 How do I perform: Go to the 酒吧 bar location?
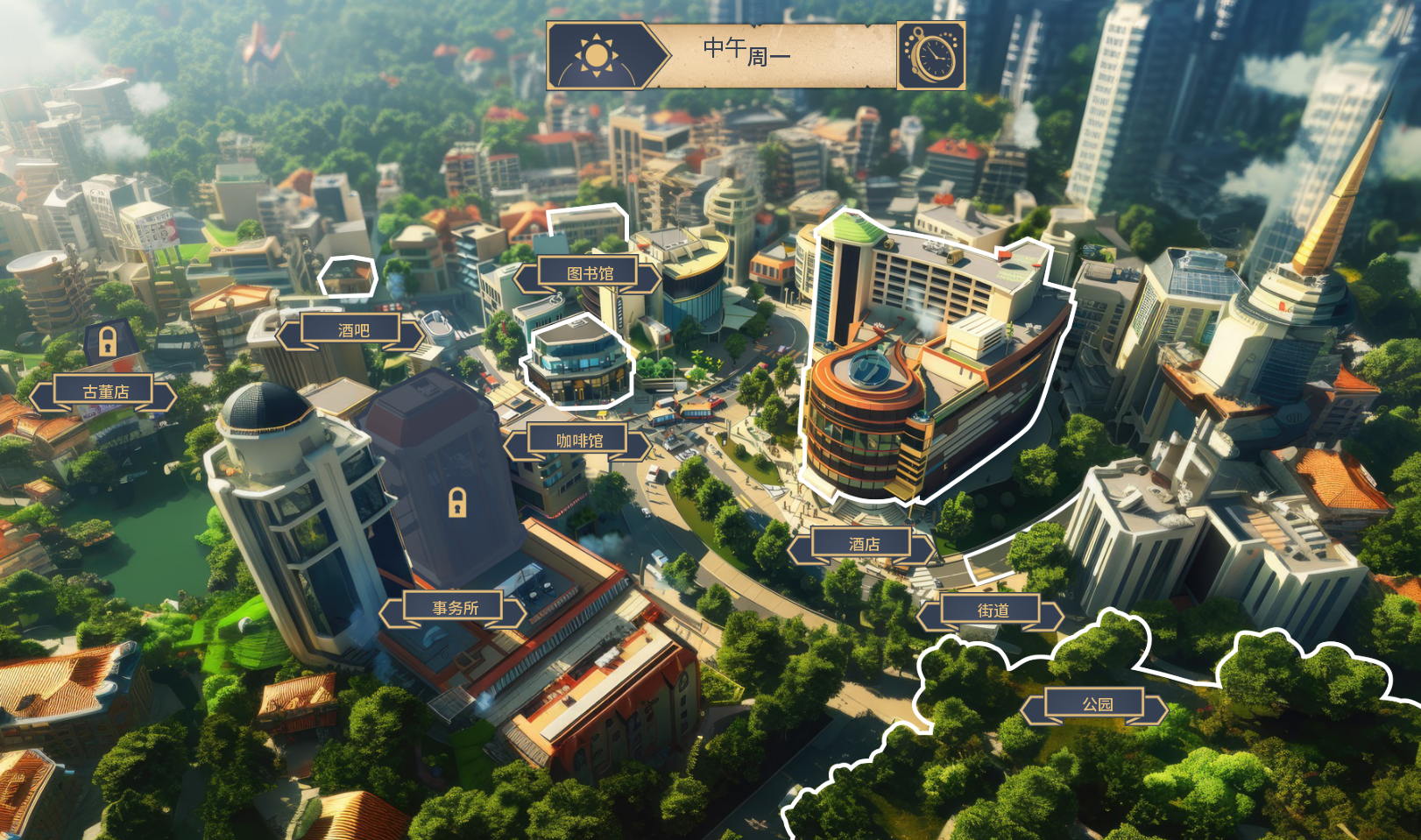click(353, 330)
